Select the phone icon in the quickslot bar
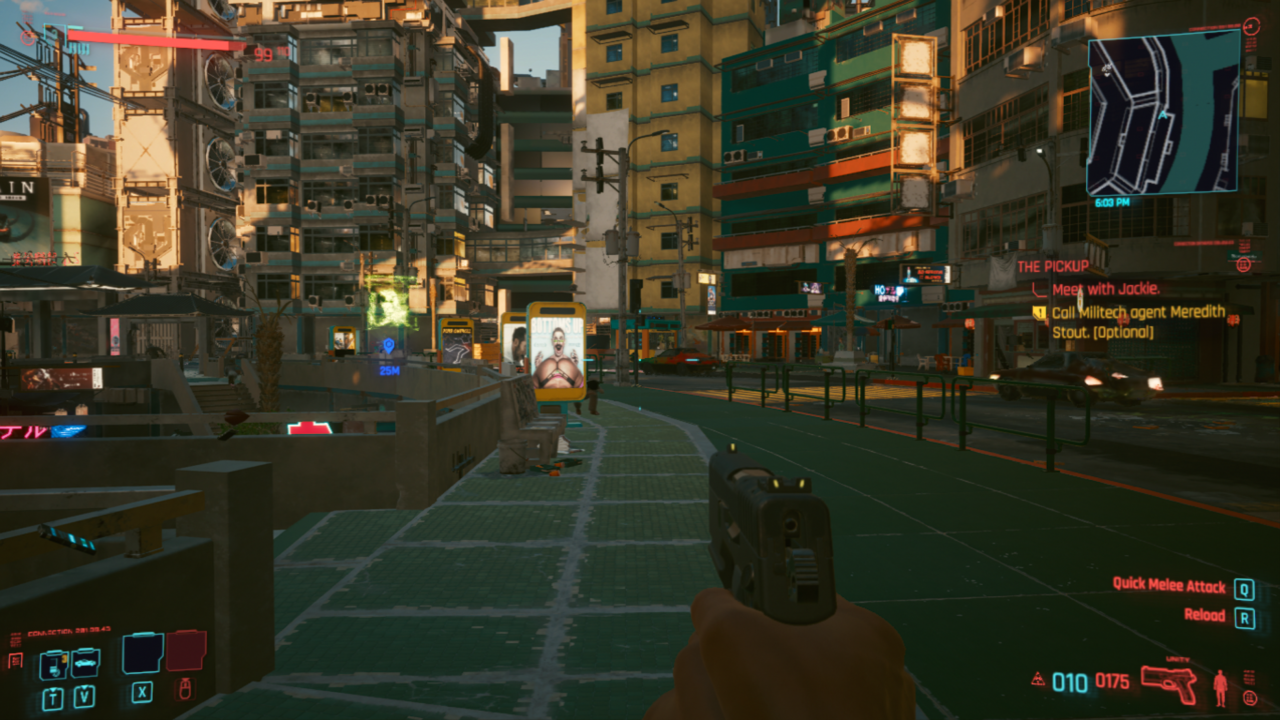1280x720 pixels. pyautogui.click(x=53, y=664)
